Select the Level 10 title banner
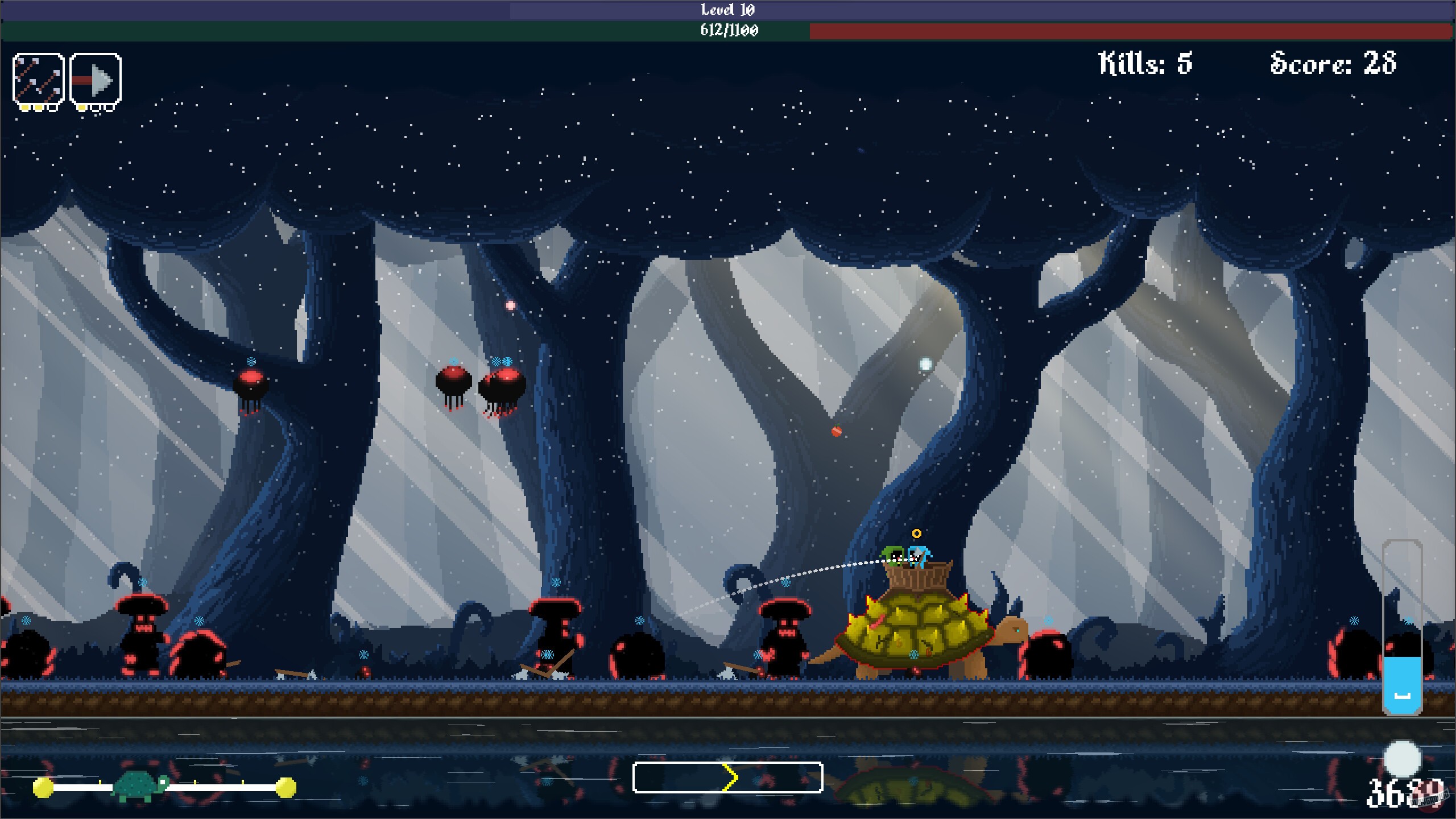 tap(727, 9)
